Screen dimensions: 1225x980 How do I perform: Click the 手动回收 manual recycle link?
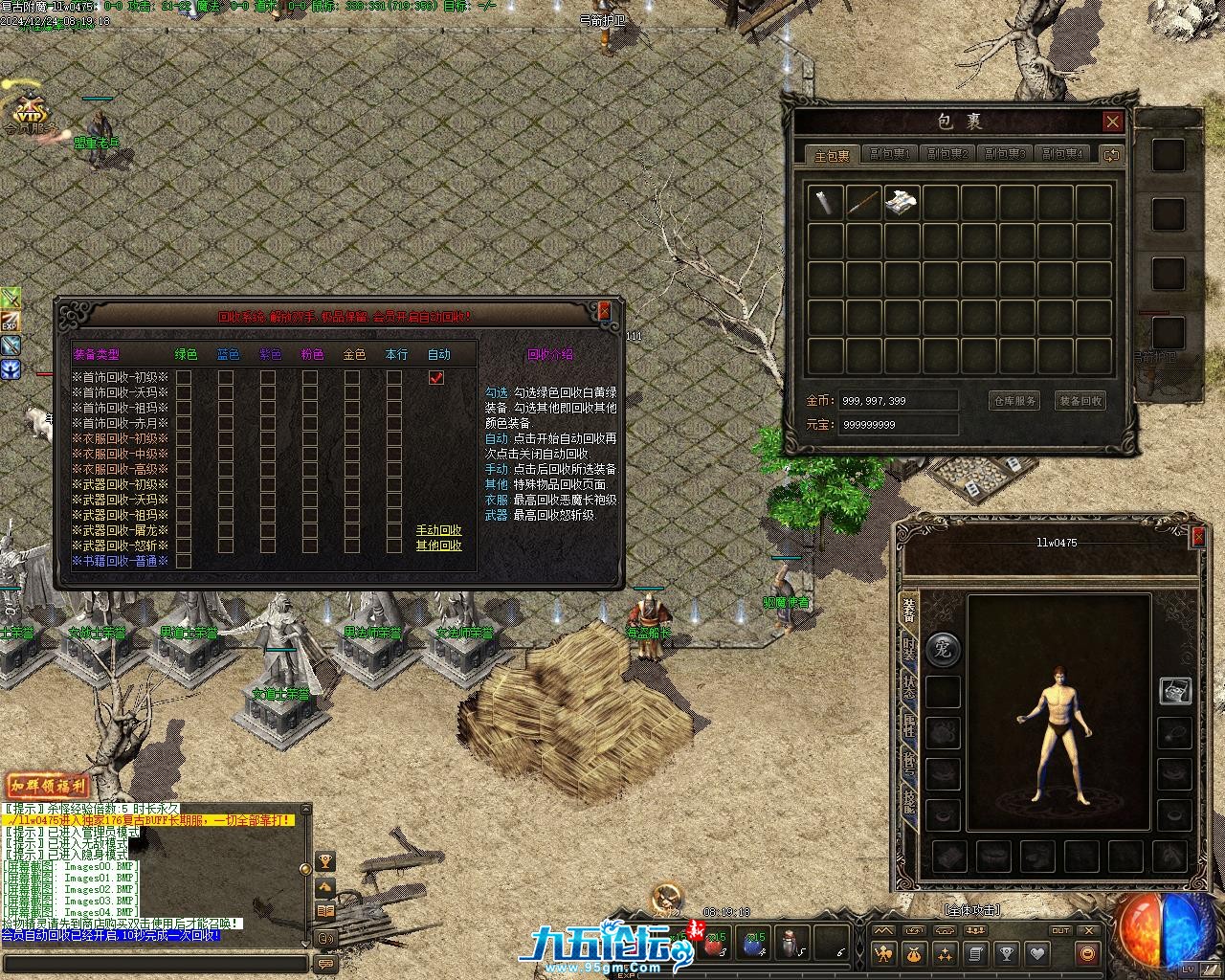point(438,530)
